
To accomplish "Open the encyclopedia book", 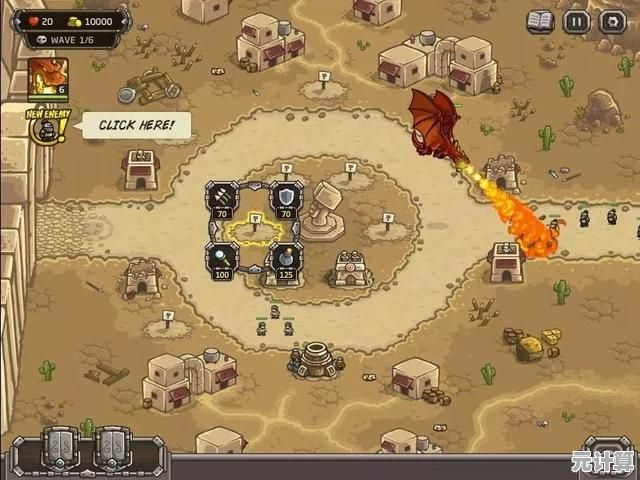I will coord(541,21).
